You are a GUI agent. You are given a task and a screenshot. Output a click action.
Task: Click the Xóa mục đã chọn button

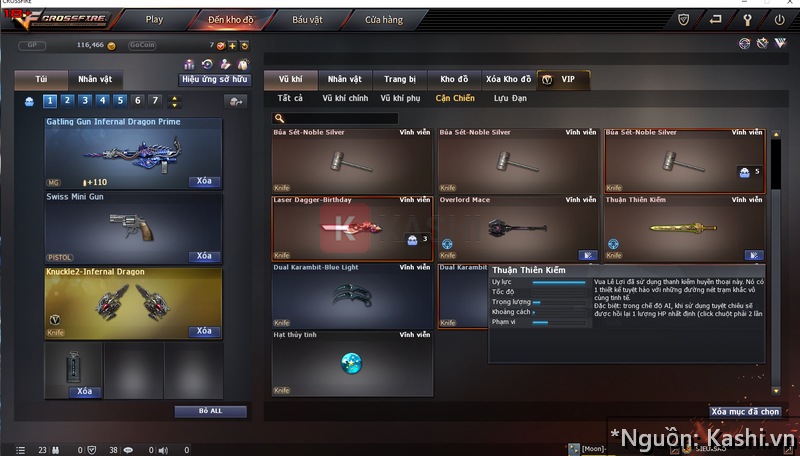tap(745, 411)
